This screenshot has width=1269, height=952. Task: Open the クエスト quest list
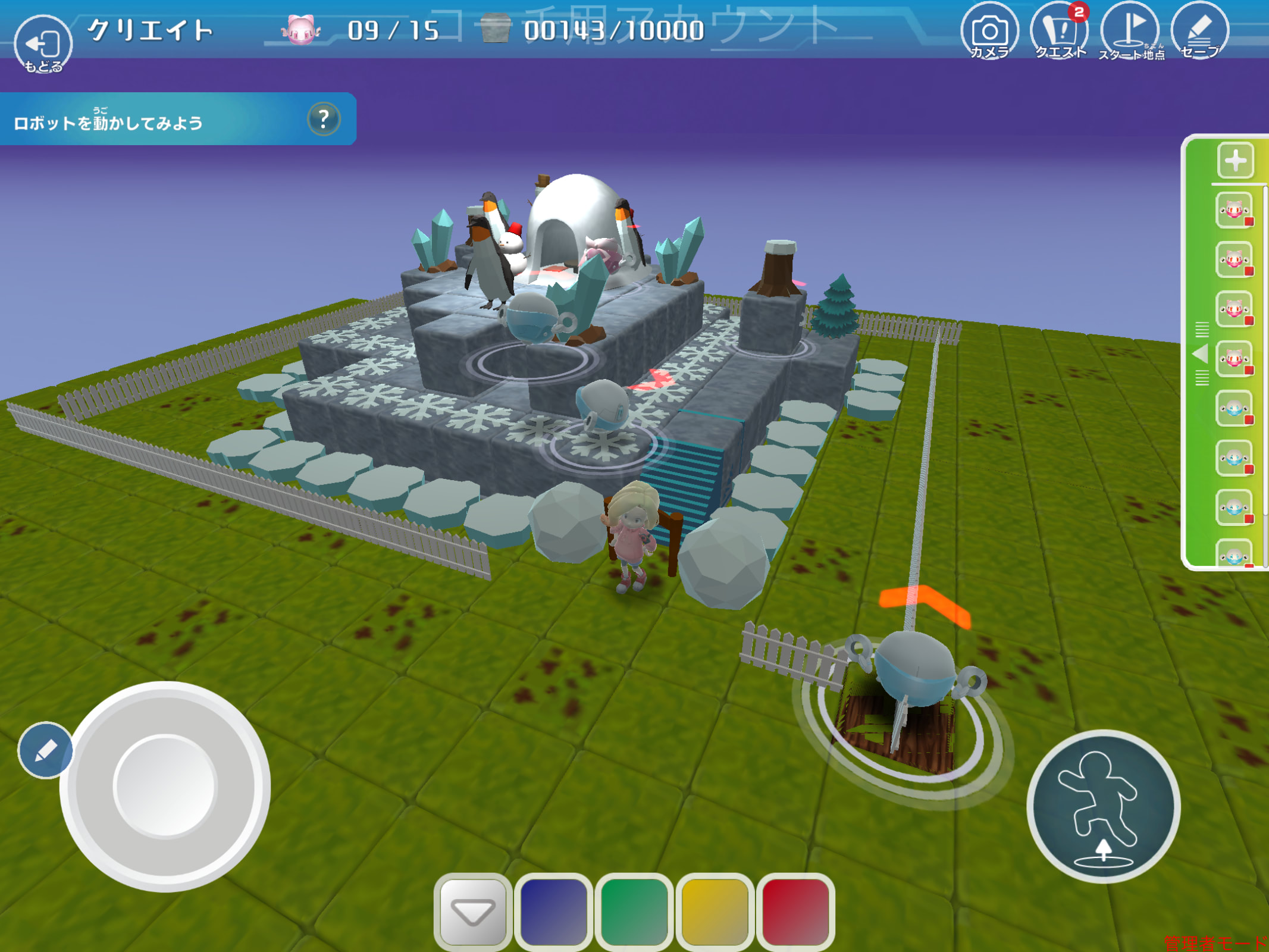(1060, 32)
